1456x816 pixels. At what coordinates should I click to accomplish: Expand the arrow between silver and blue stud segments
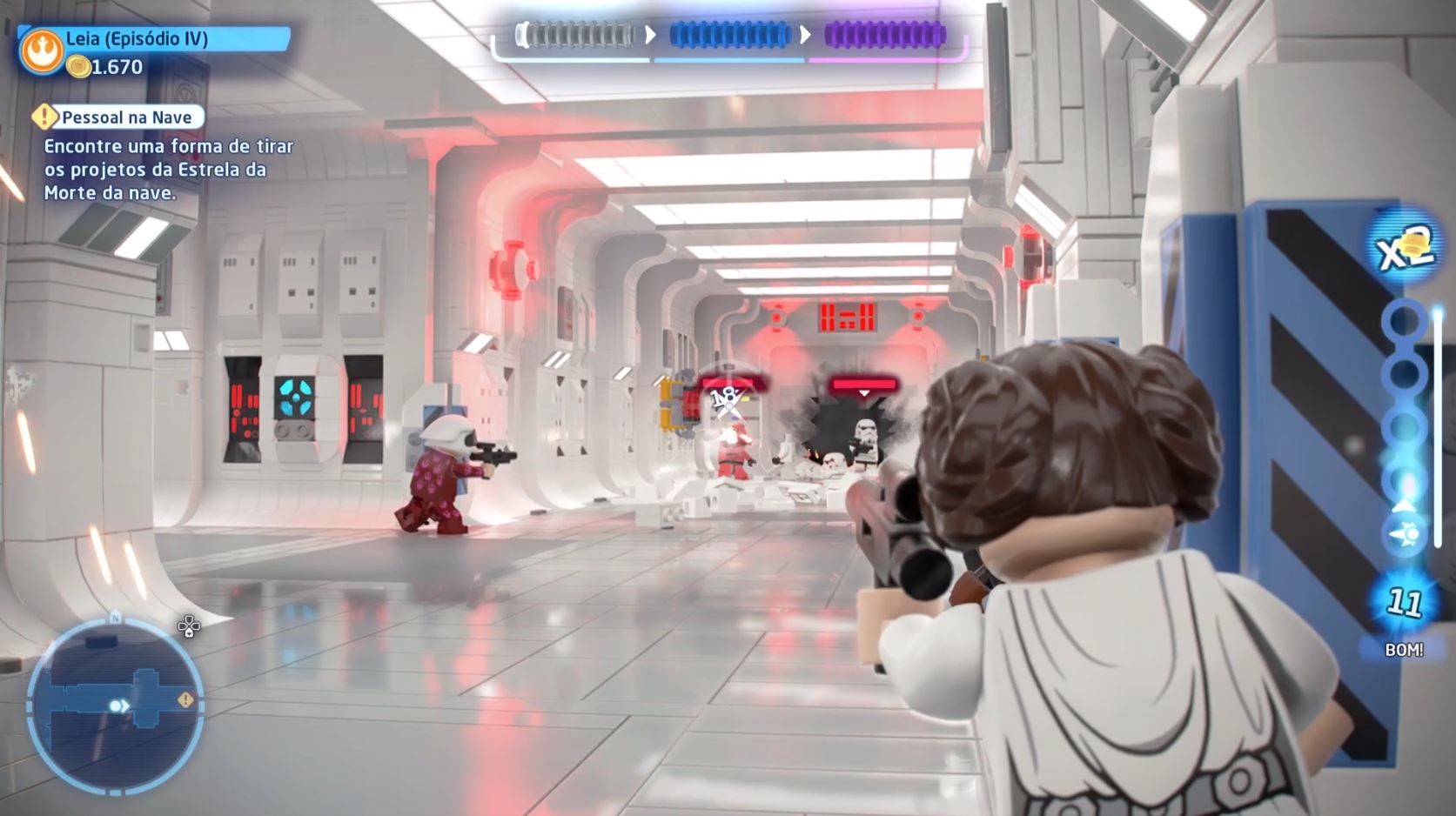point(650,36)
